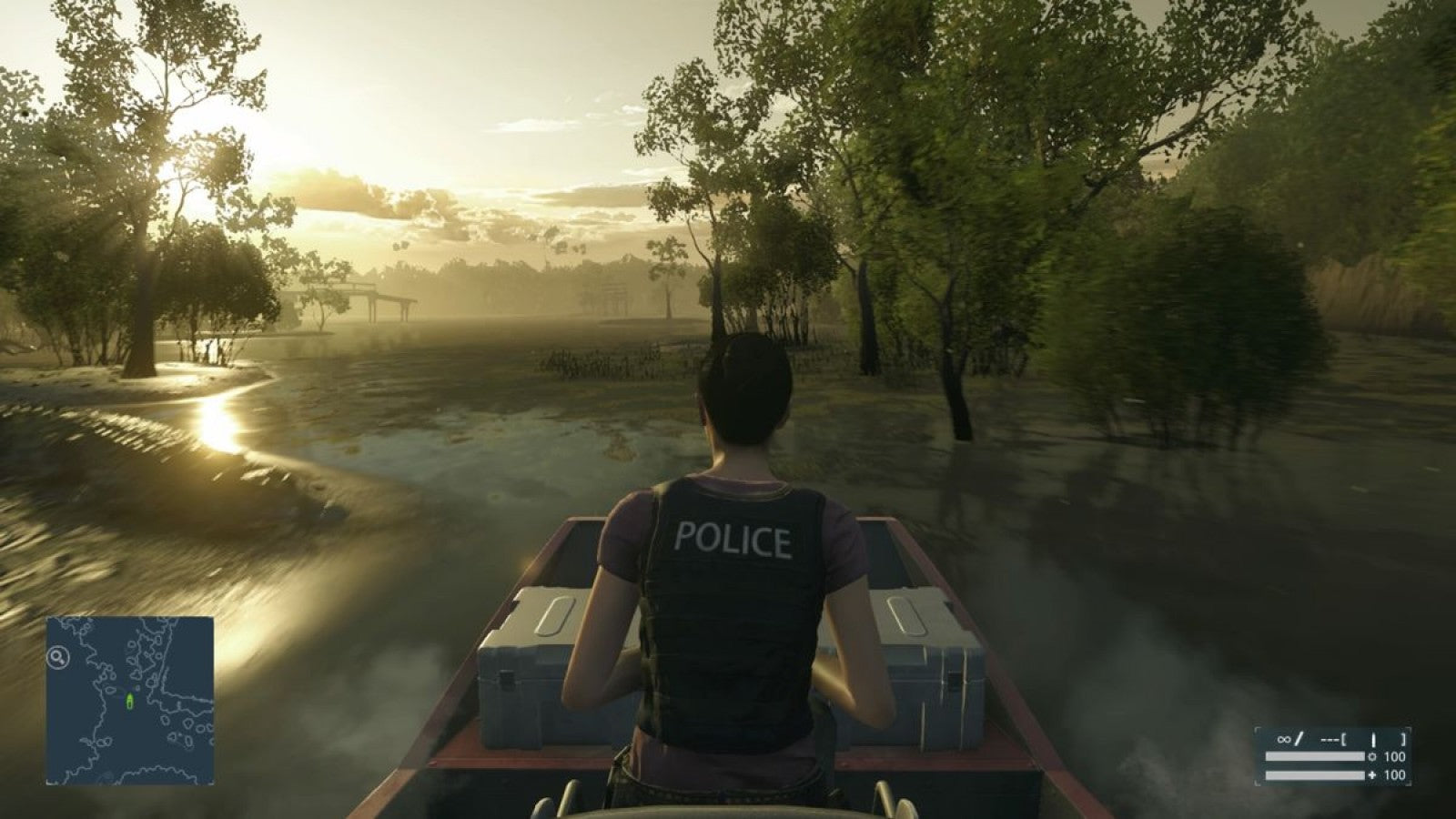Click the minimap's magnifying glass icon
The width and height of the screenshot is (1456, 819).
58,655
